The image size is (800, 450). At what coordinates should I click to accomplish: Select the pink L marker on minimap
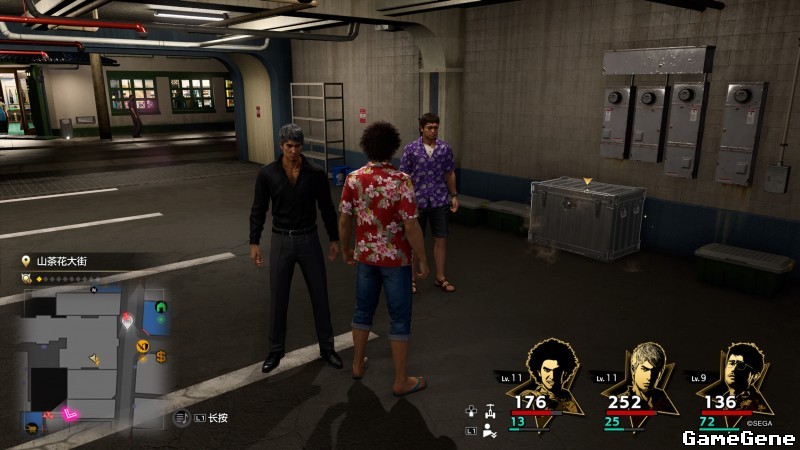click(70, 413)
